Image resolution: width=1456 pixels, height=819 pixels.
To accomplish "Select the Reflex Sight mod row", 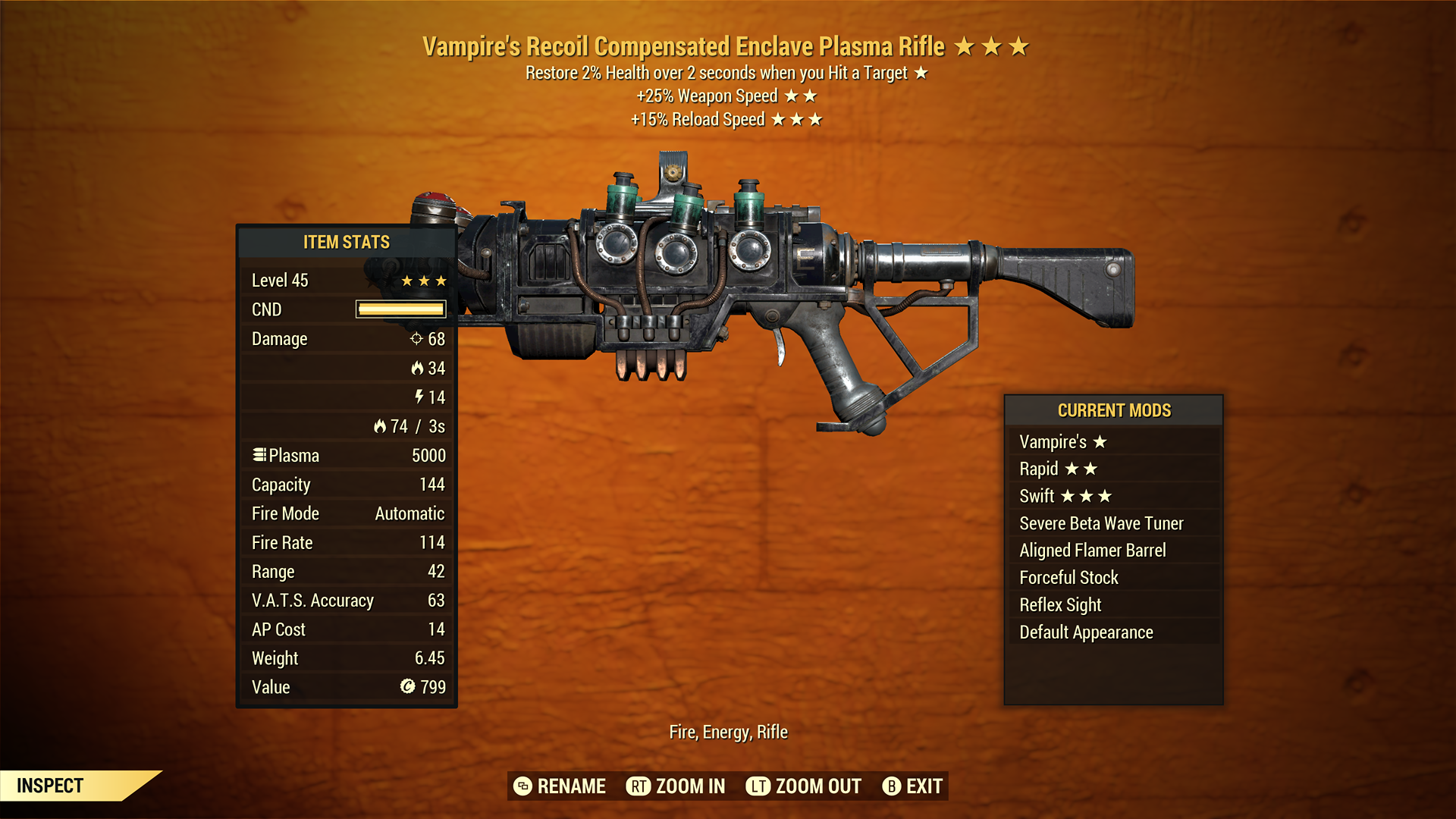I will pyautogui.click(x=1059, y=604).
